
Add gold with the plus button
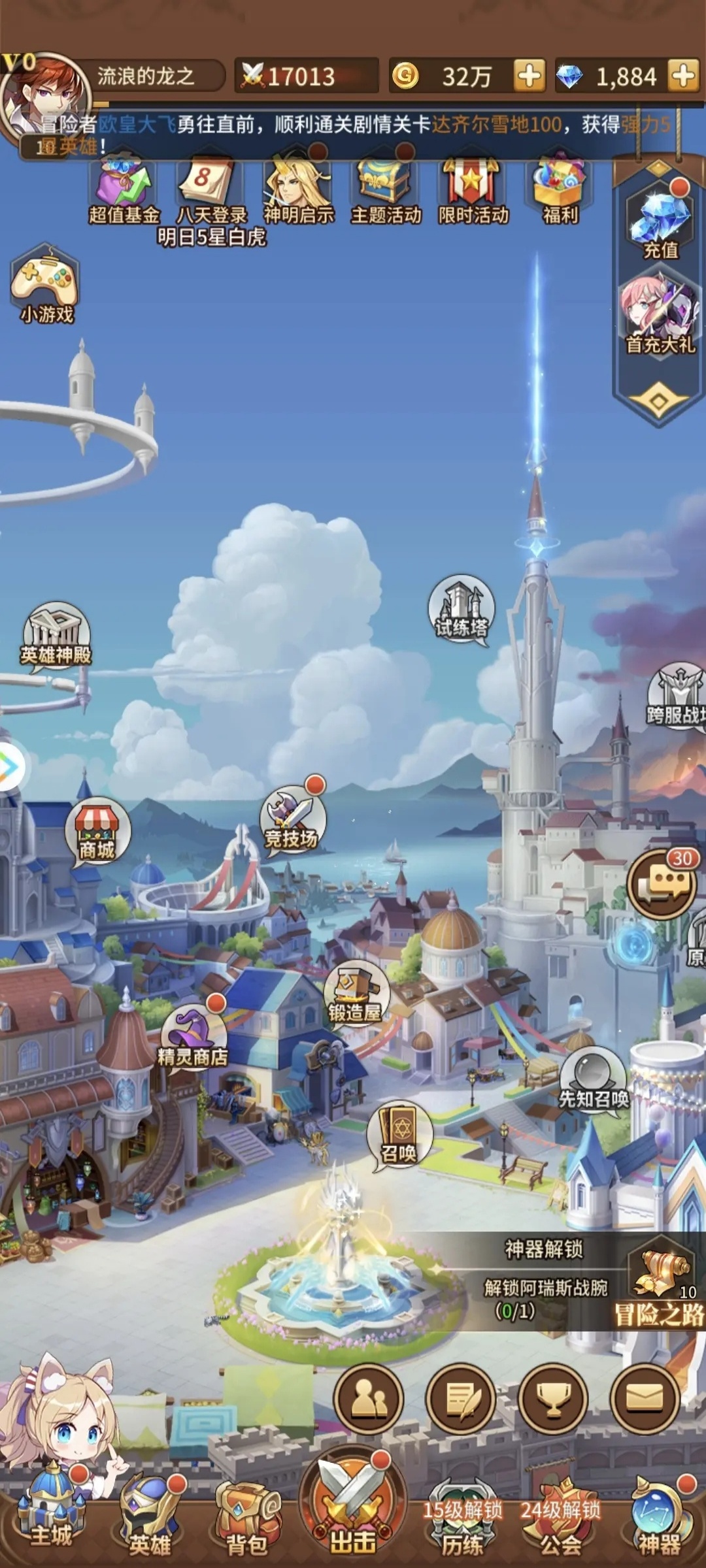pyautogui.click(x=529, y=76)
